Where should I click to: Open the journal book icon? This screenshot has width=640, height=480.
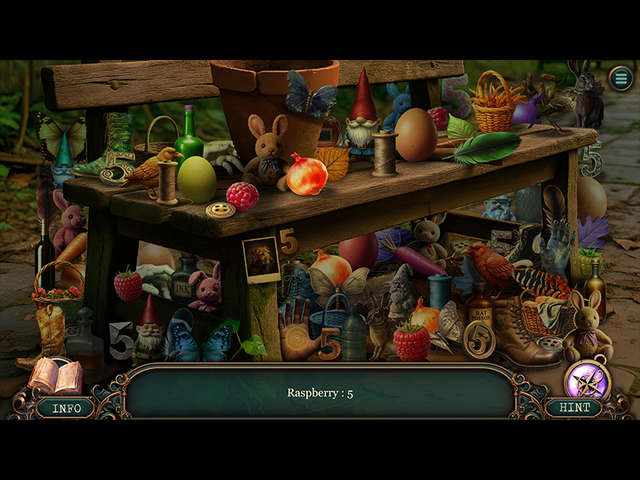[55, 376]
